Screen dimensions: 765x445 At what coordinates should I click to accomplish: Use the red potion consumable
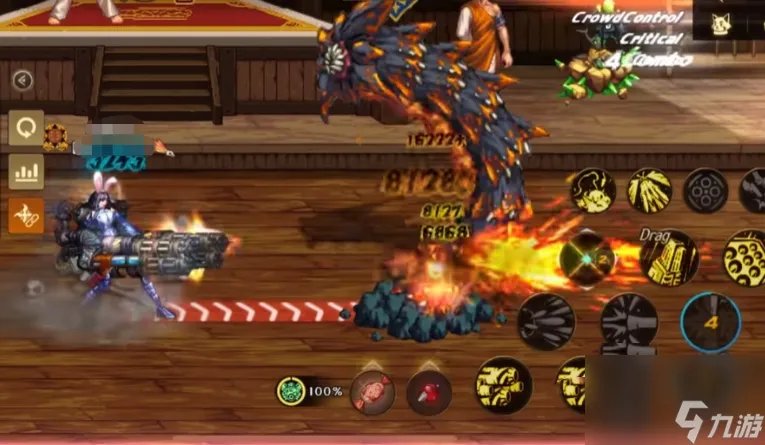(x=428, y=391)
